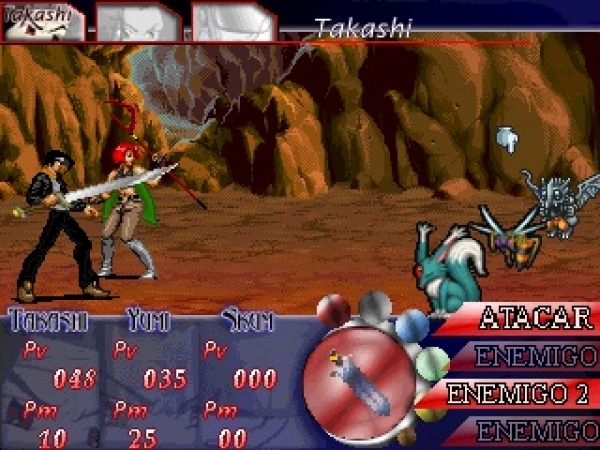Screen dimensions: 600x450
Task: Select Yumi's party status panel
Action: point(148,378)
